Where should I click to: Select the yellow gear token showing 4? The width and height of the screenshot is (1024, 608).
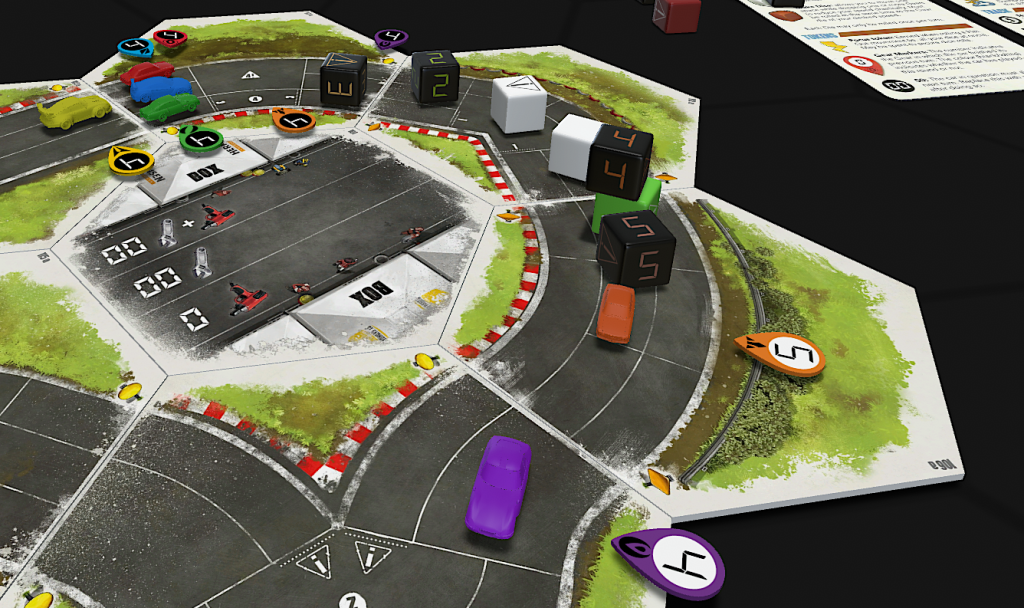coord(130,159)
